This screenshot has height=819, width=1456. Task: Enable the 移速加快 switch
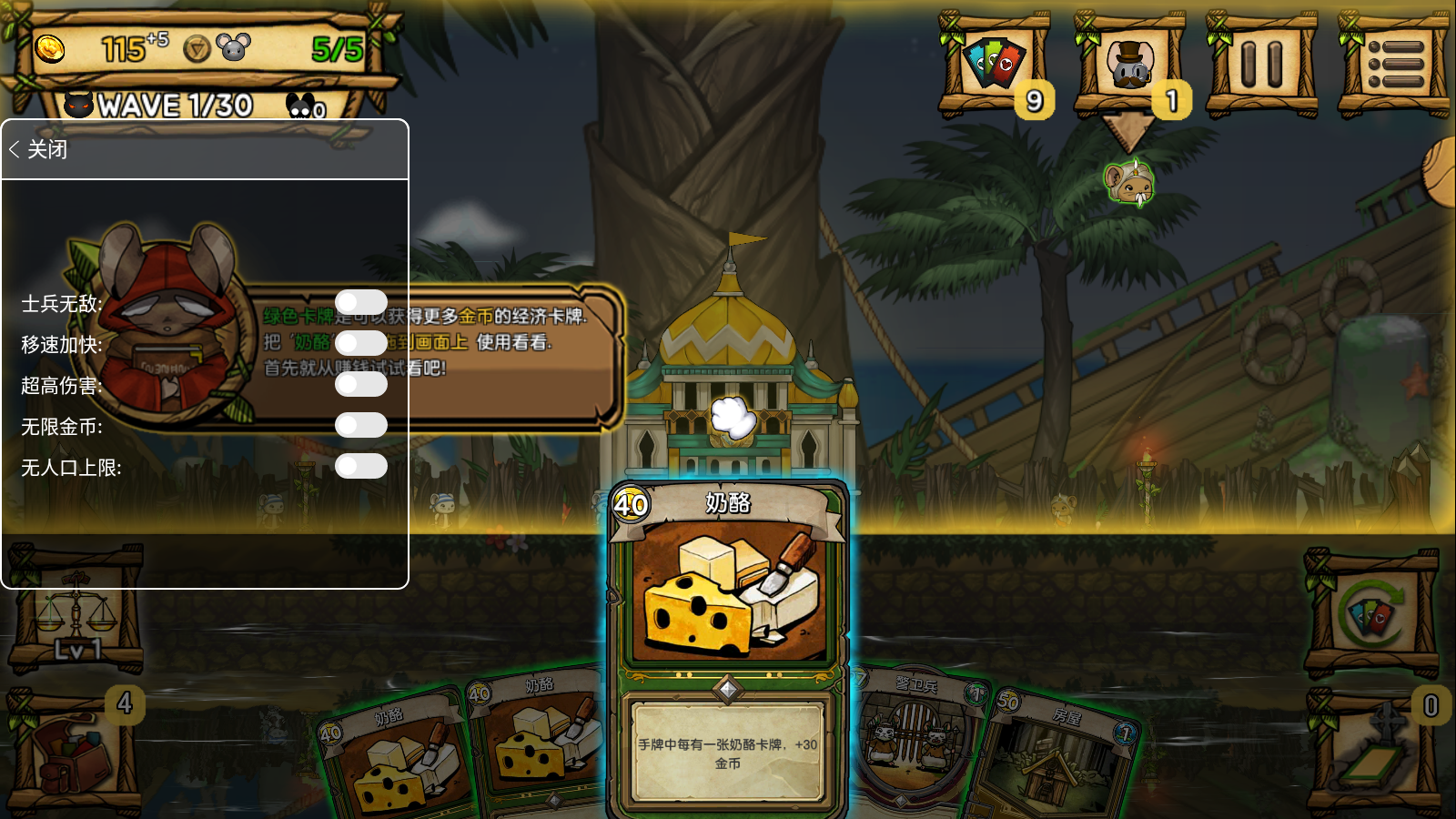pyautogui.click(x=361, y=344)
